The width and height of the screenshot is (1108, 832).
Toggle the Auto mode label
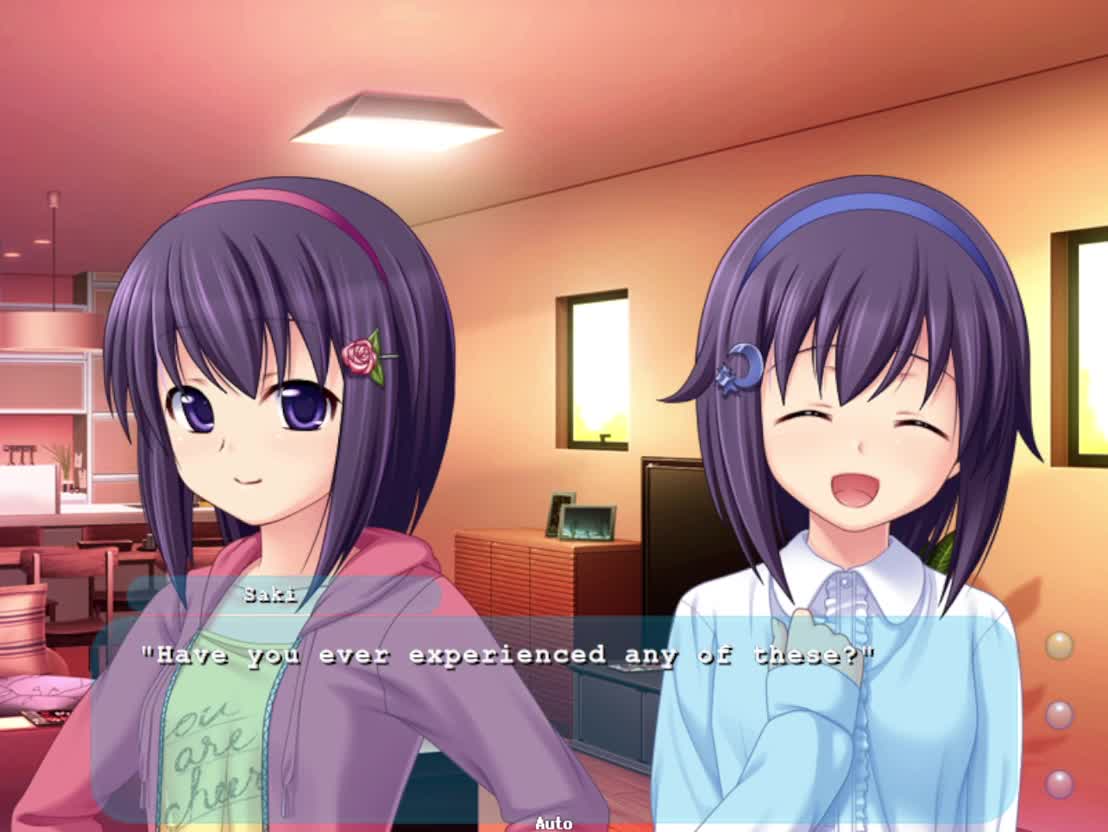tap(553, 823)
